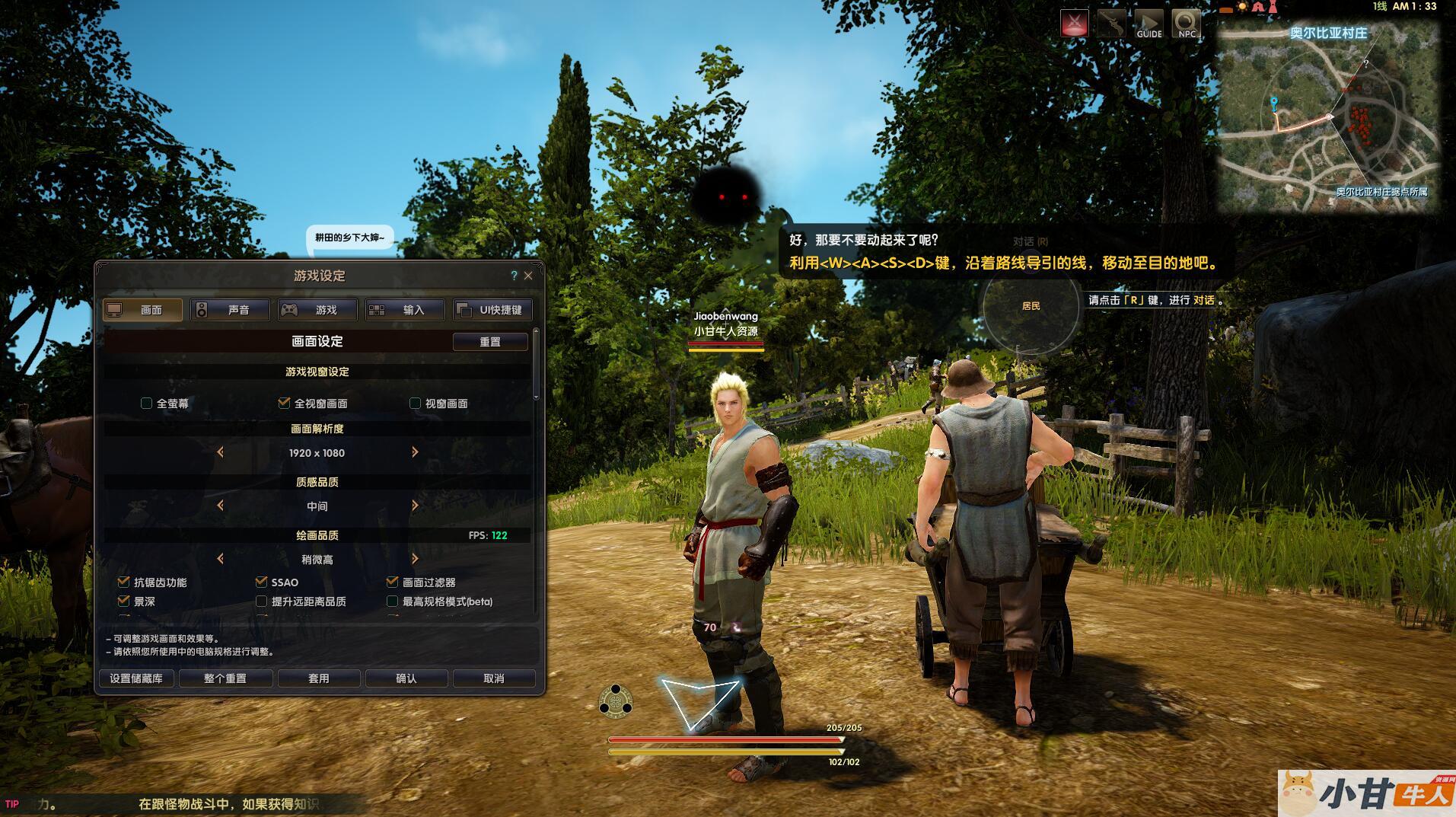This screenshot has width=1456, height=817.
Task: Click the 套用 apply button
Action: pos(318,678)
